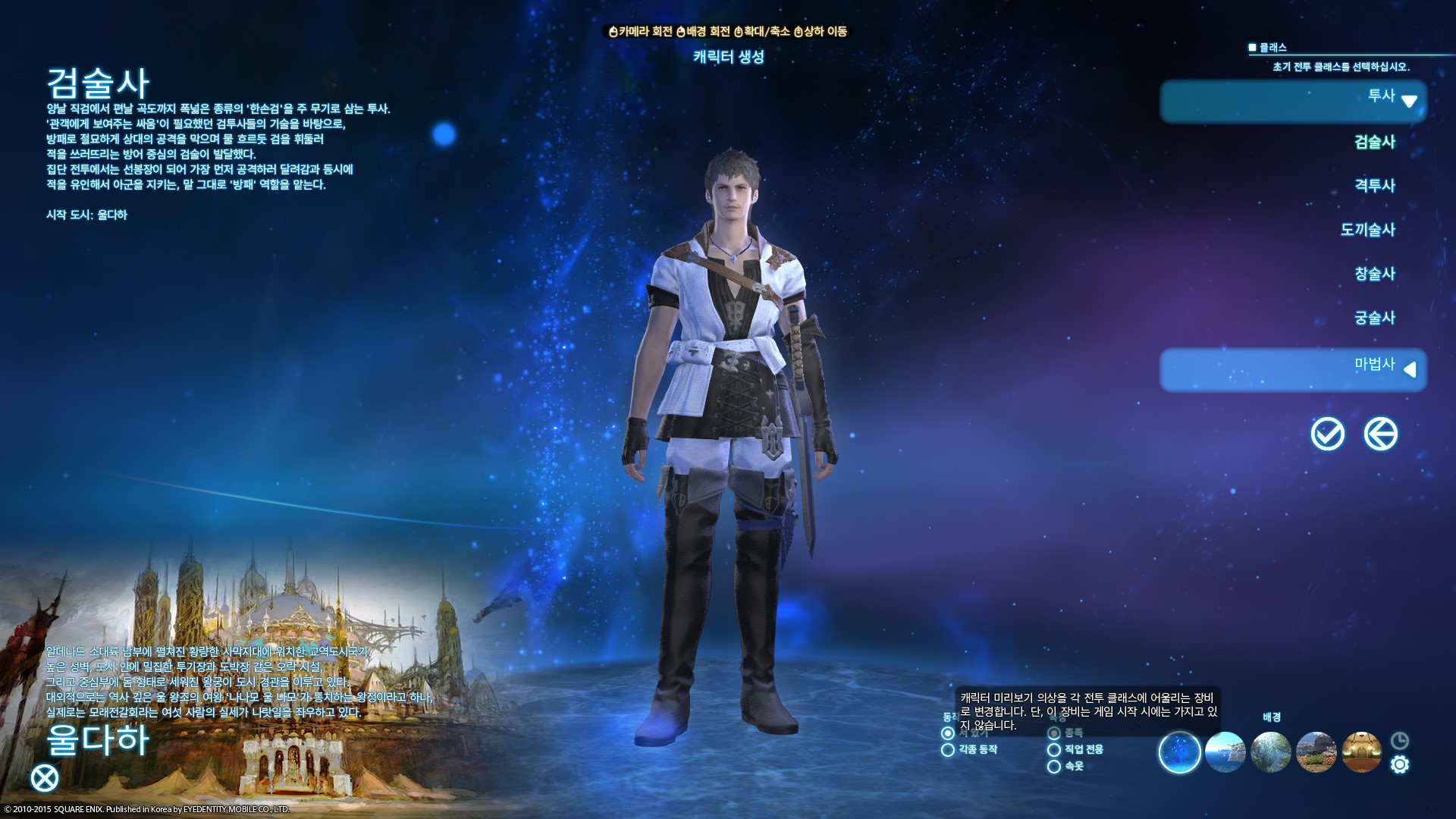Pick the 도끼술사 class
The image size is (1456, 819).
tap(1367, 230)
